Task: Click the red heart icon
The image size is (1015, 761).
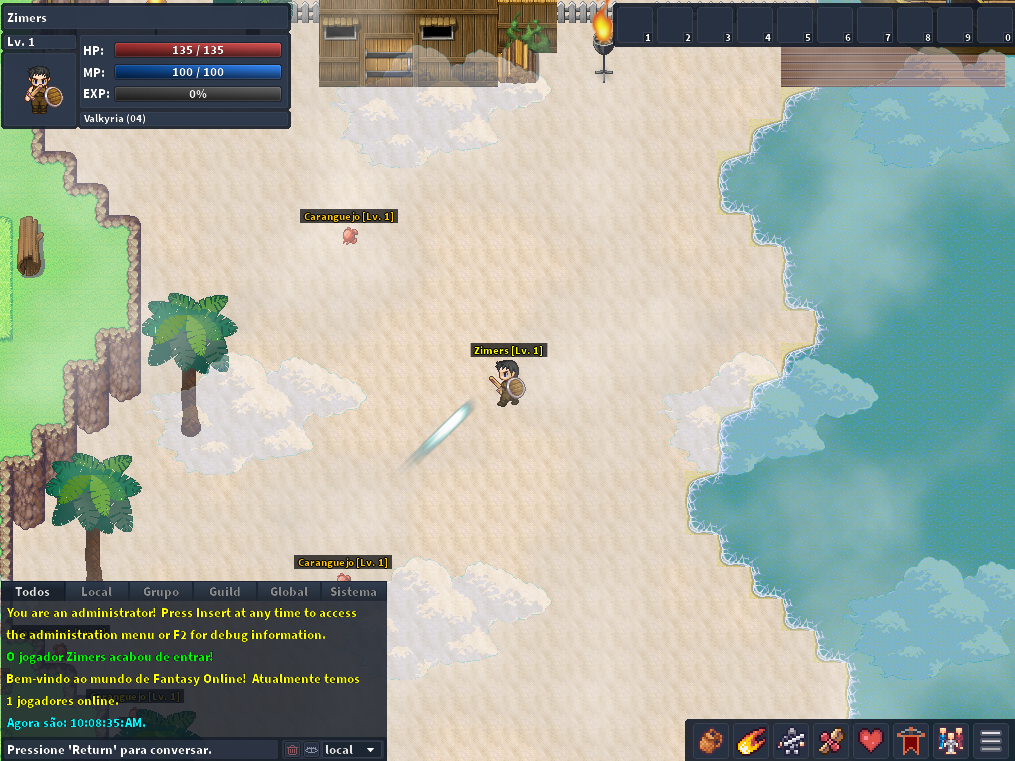Action: 871,741
